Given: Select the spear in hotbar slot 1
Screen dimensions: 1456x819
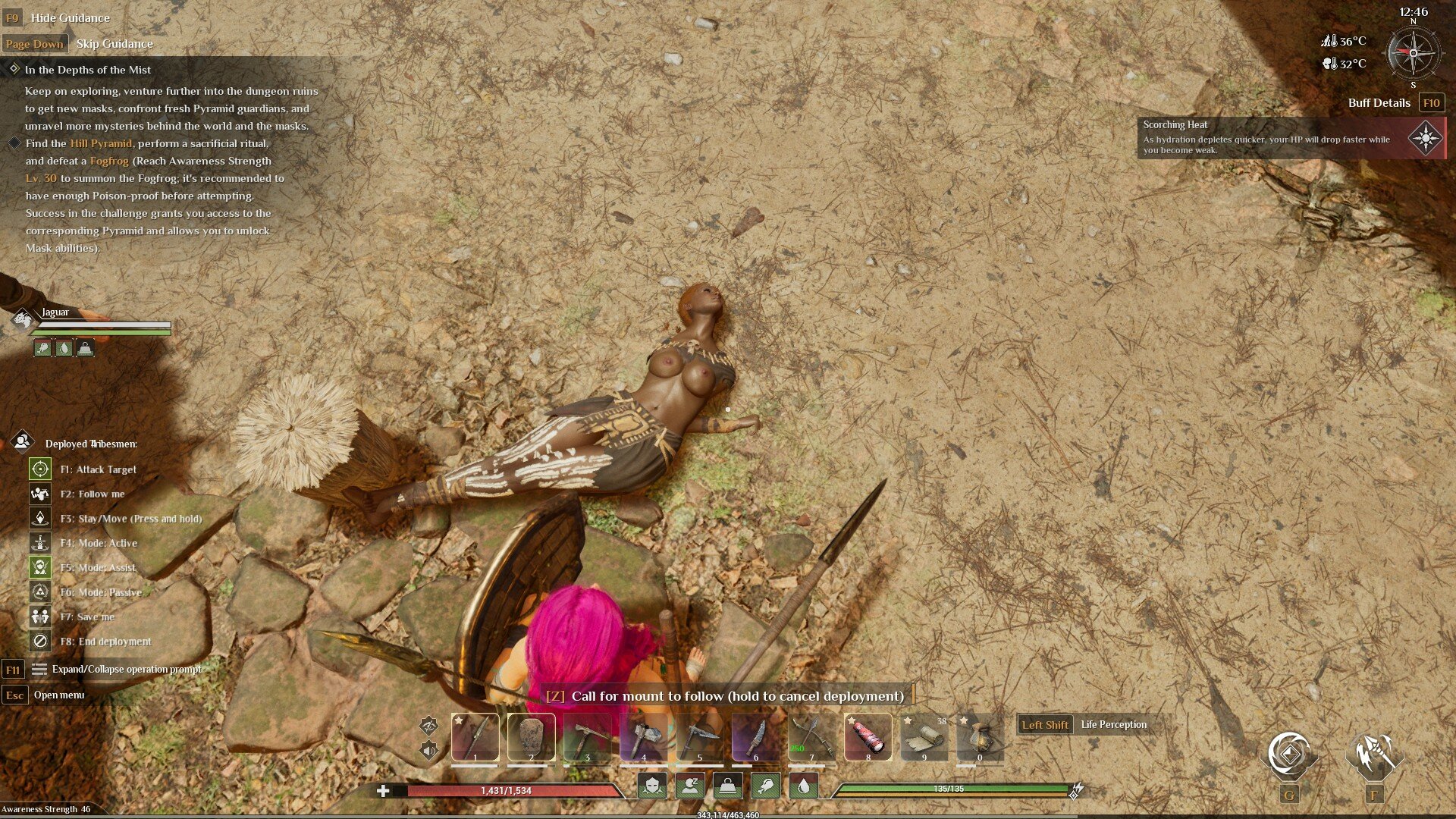Looking at the screenshot, I should click(x=475, y=736).
